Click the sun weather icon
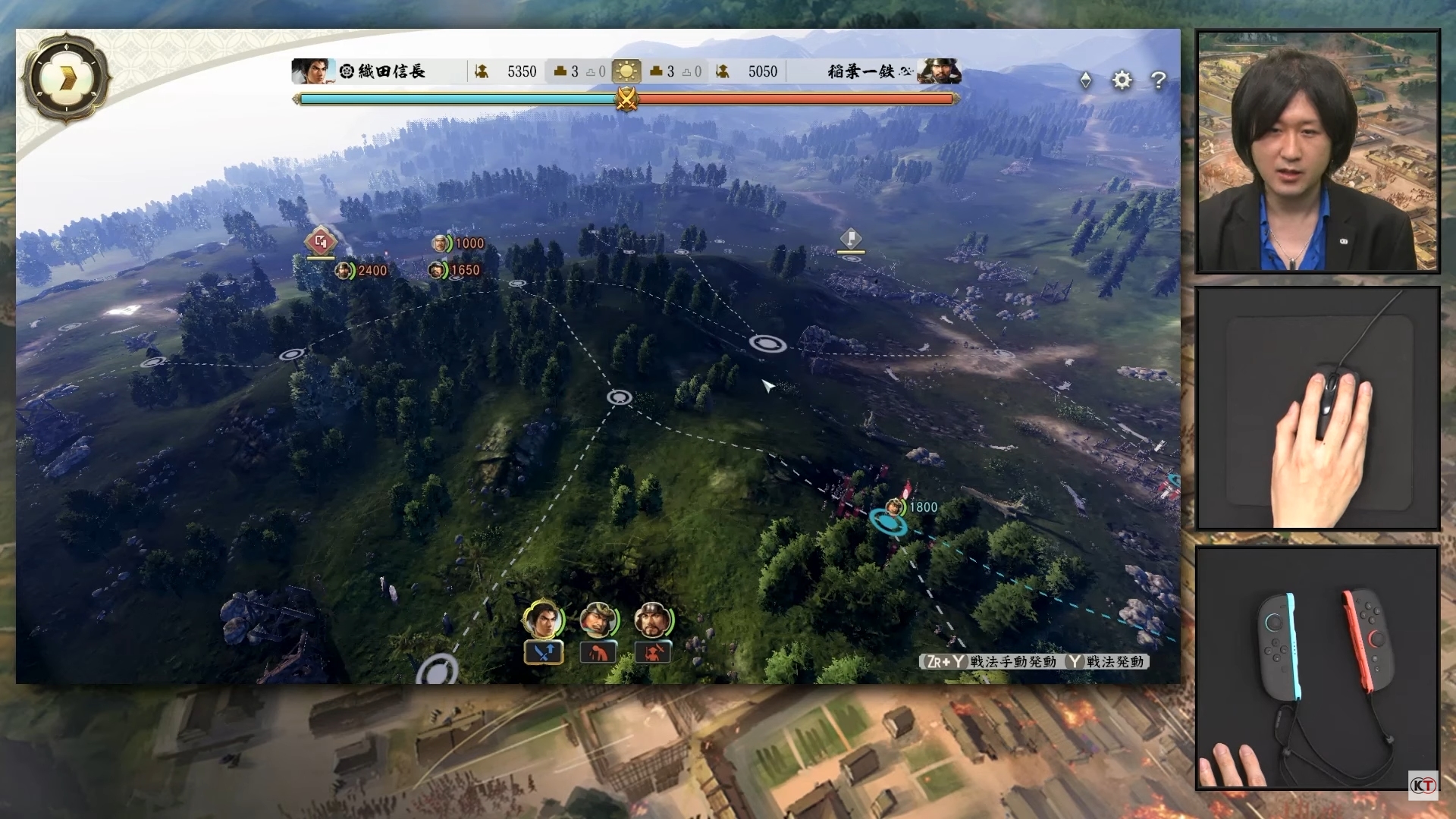 click(x=626, y=72)
